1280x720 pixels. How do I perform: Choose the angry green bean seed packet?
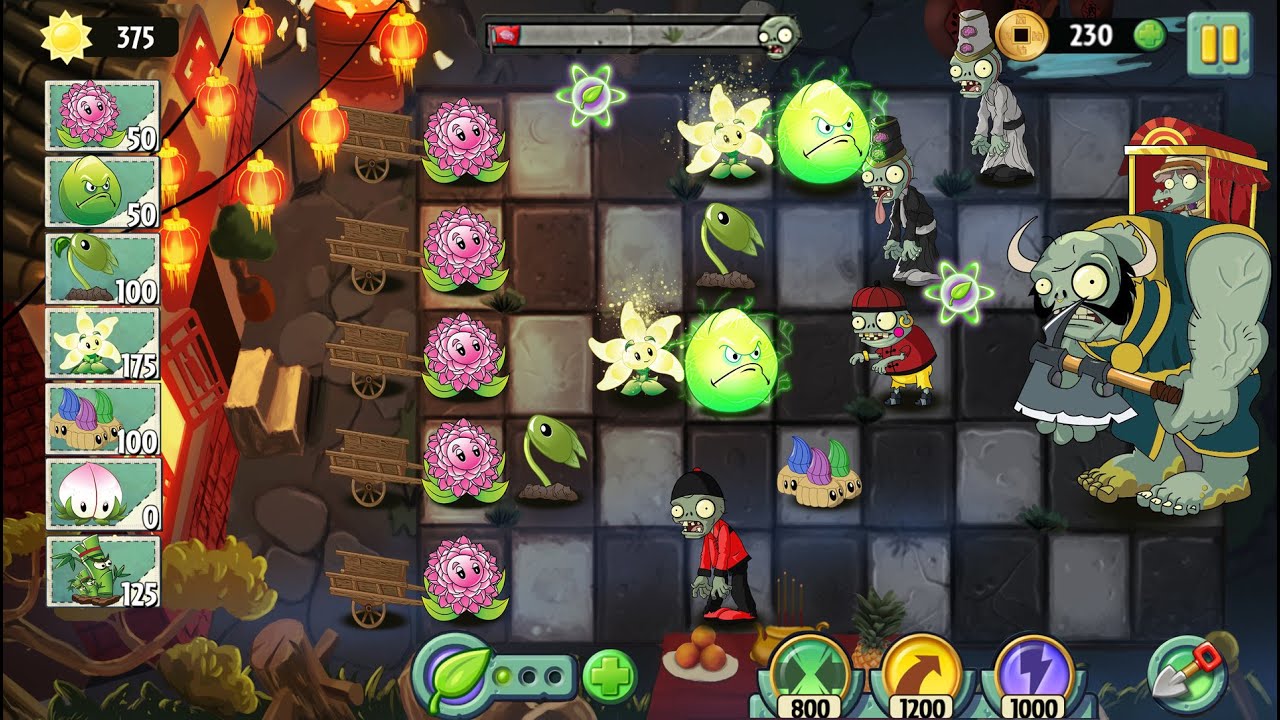pos(102,192)
